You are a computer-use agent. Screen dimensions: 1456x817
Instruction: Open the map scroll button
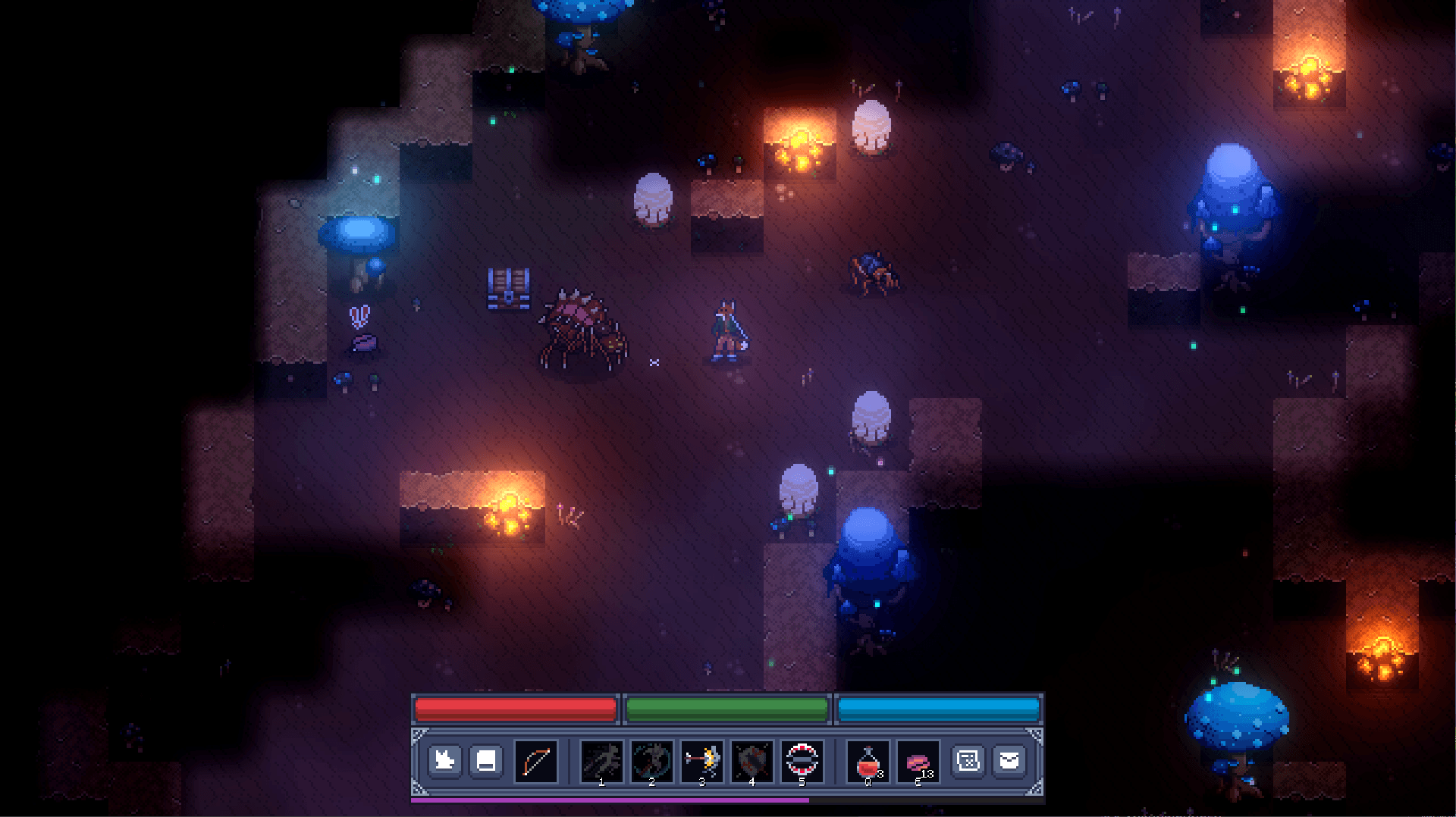point(968,760)
